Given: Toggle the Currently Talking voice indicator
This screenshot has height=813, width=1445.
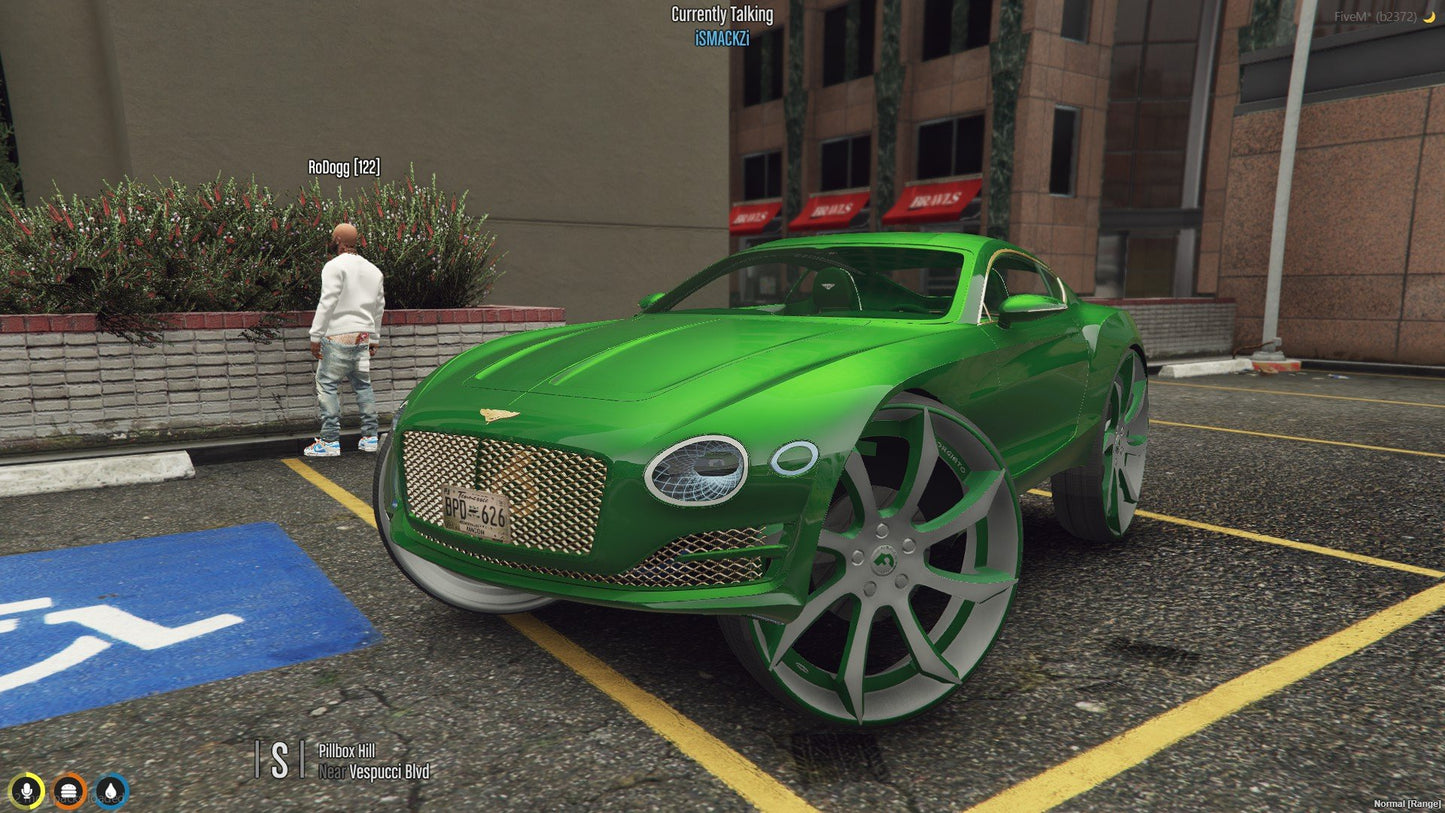Looking at the screenshot, I should [x=722, y=14].
